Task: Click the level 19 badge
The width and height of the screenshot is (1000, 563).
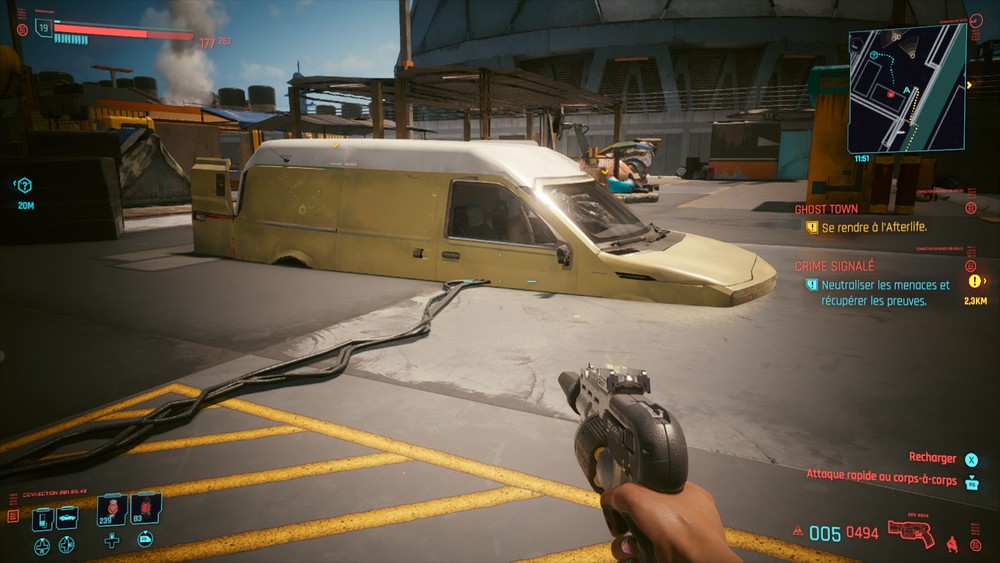Action: 43,27
